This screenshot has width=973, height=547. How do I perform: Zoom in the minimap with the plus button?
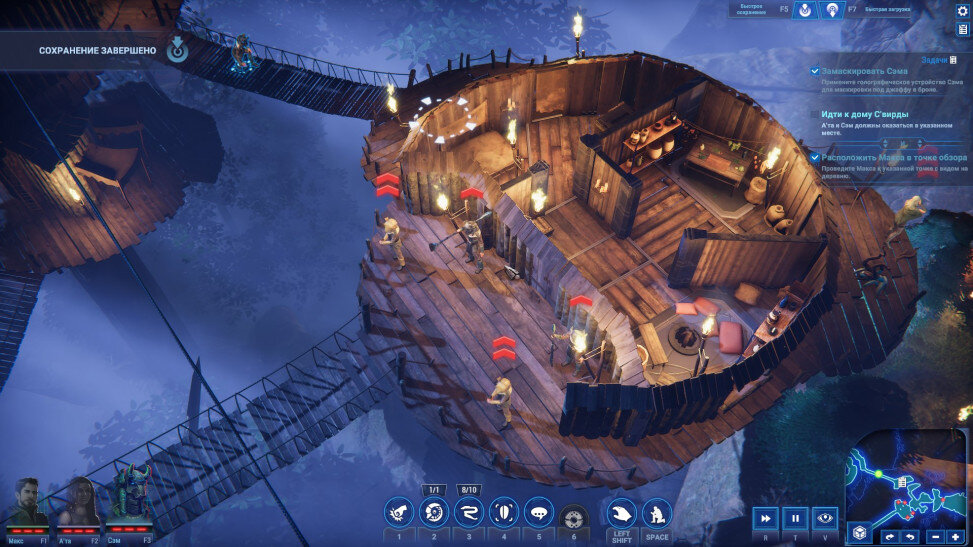point(955,537)
